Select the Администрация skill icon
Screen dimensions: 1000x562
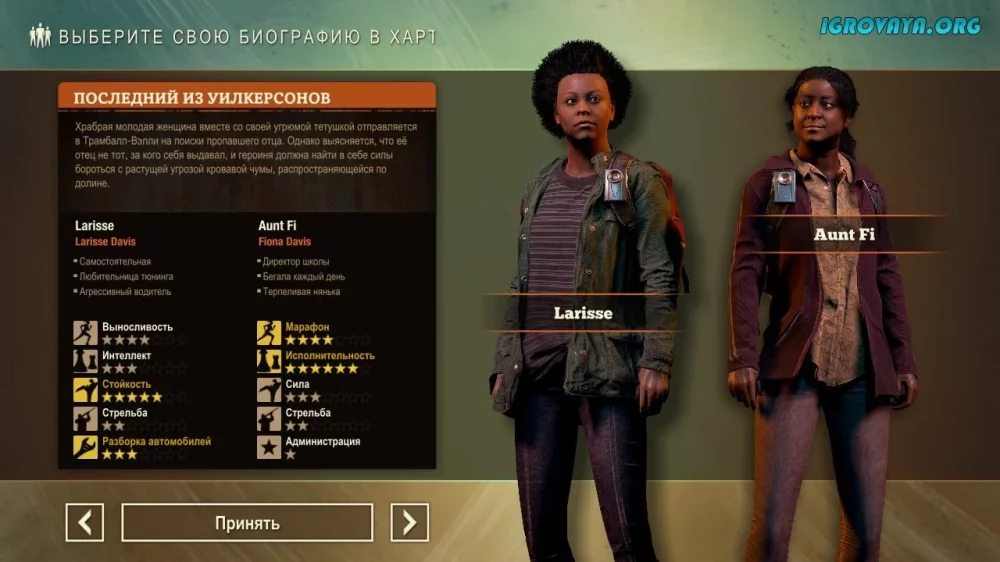pyautogui.click(x=269, y=447)
